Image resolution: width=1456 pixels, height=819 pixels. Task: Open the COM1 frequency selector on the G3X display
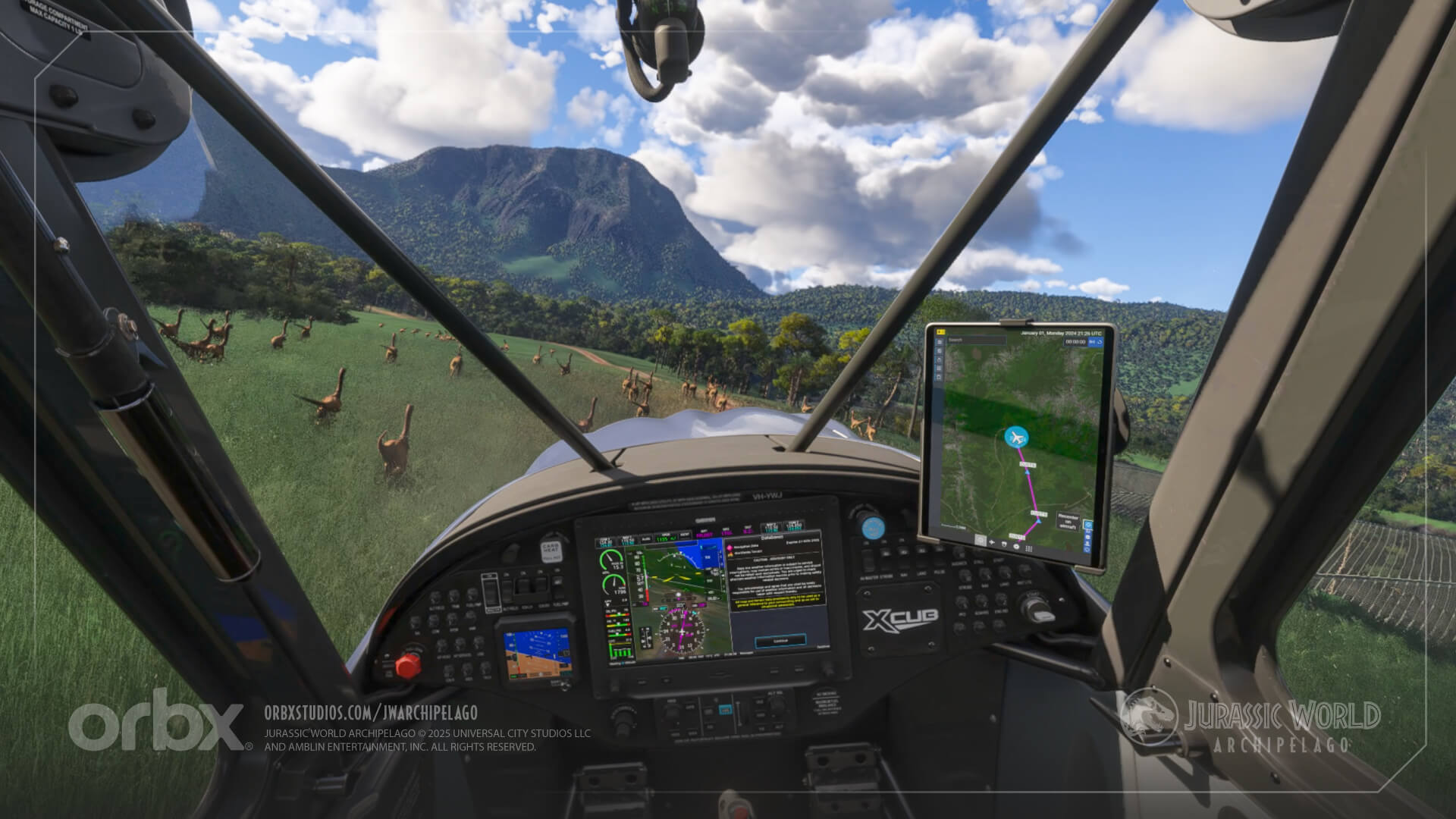point(605,541)
